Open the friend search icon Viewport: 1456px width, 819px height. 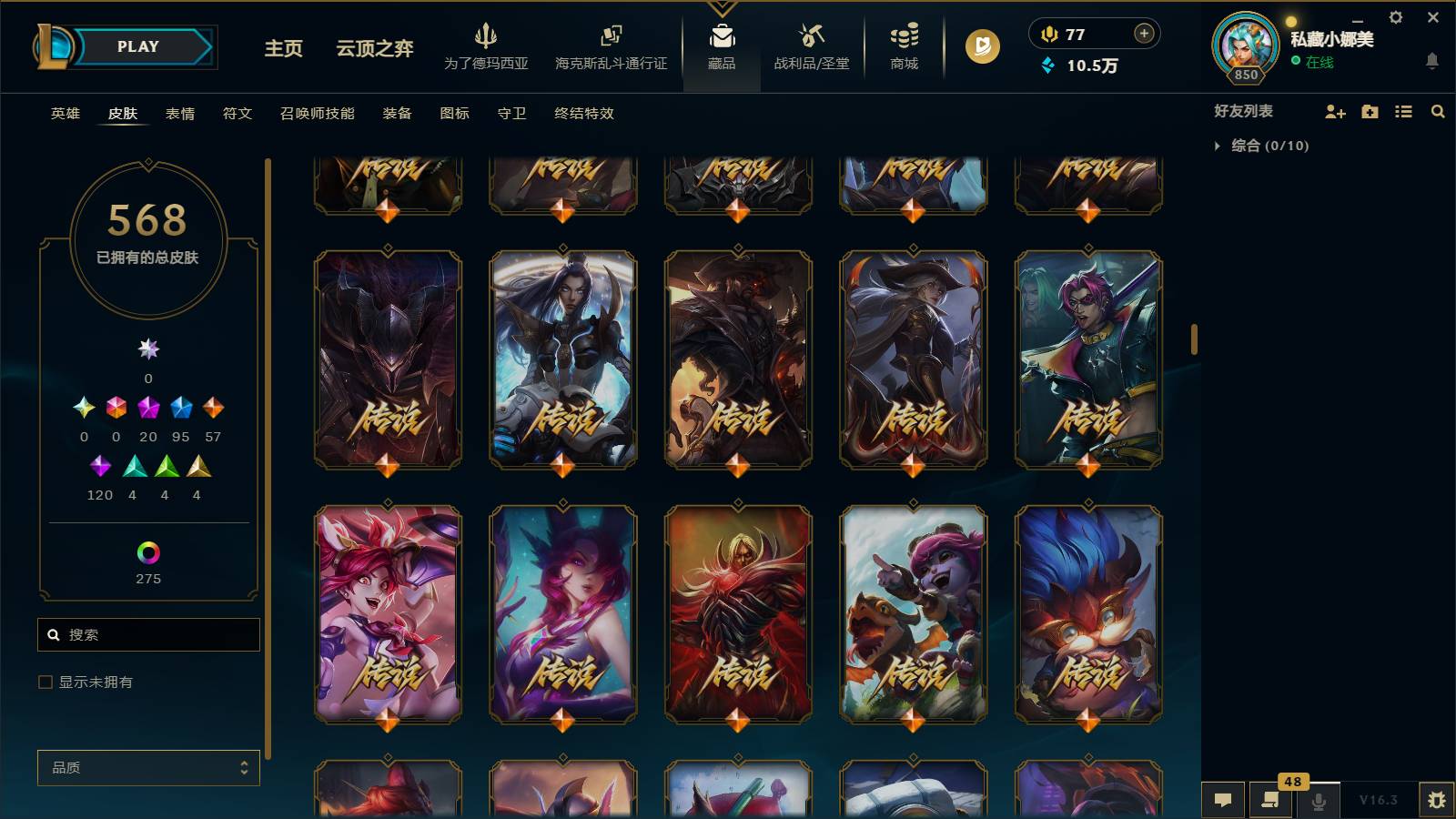click(x=1438, y=111)
